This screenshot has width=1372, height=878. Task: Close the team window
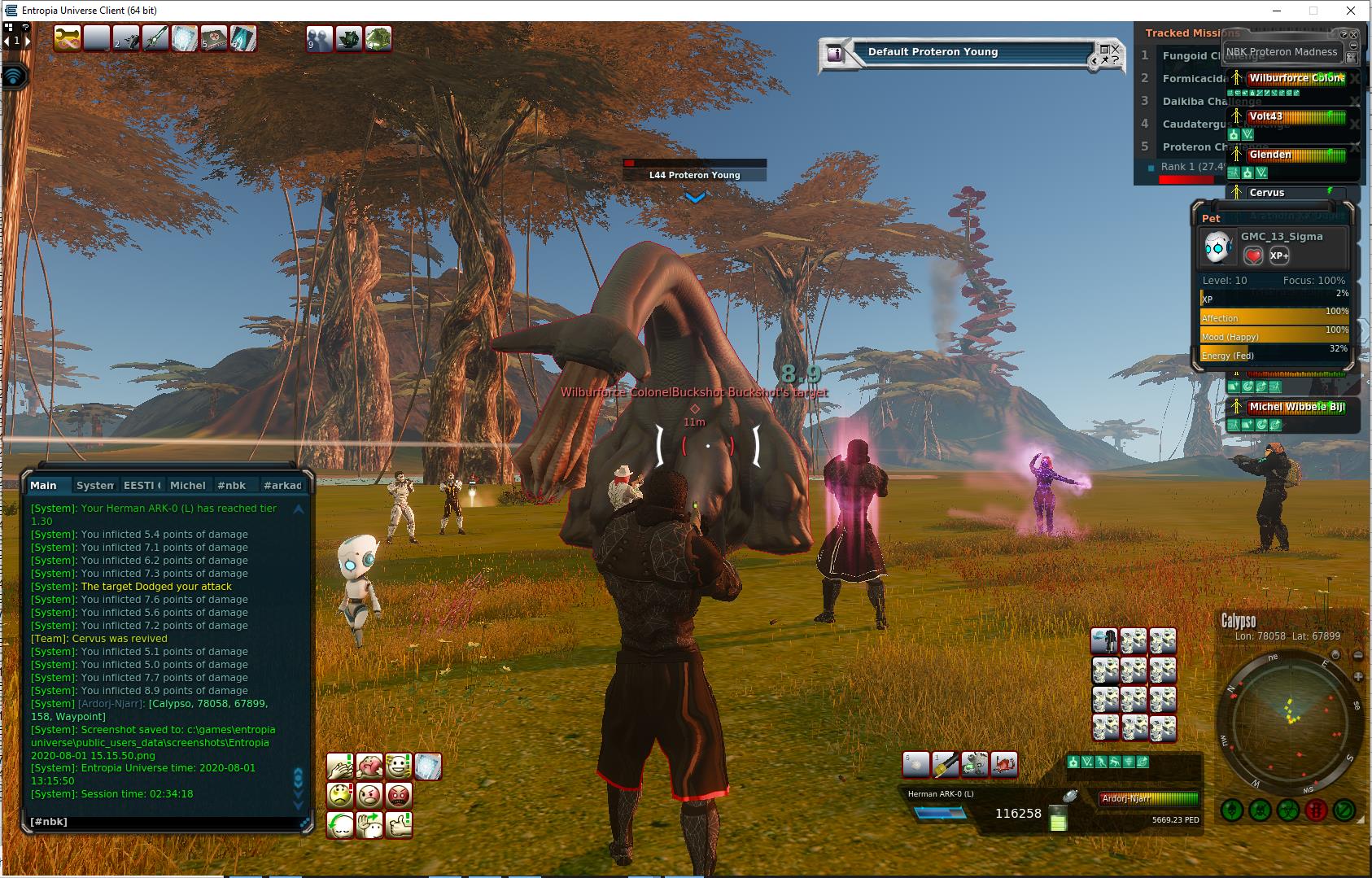pyautogui.click(x=1353, y=35)
